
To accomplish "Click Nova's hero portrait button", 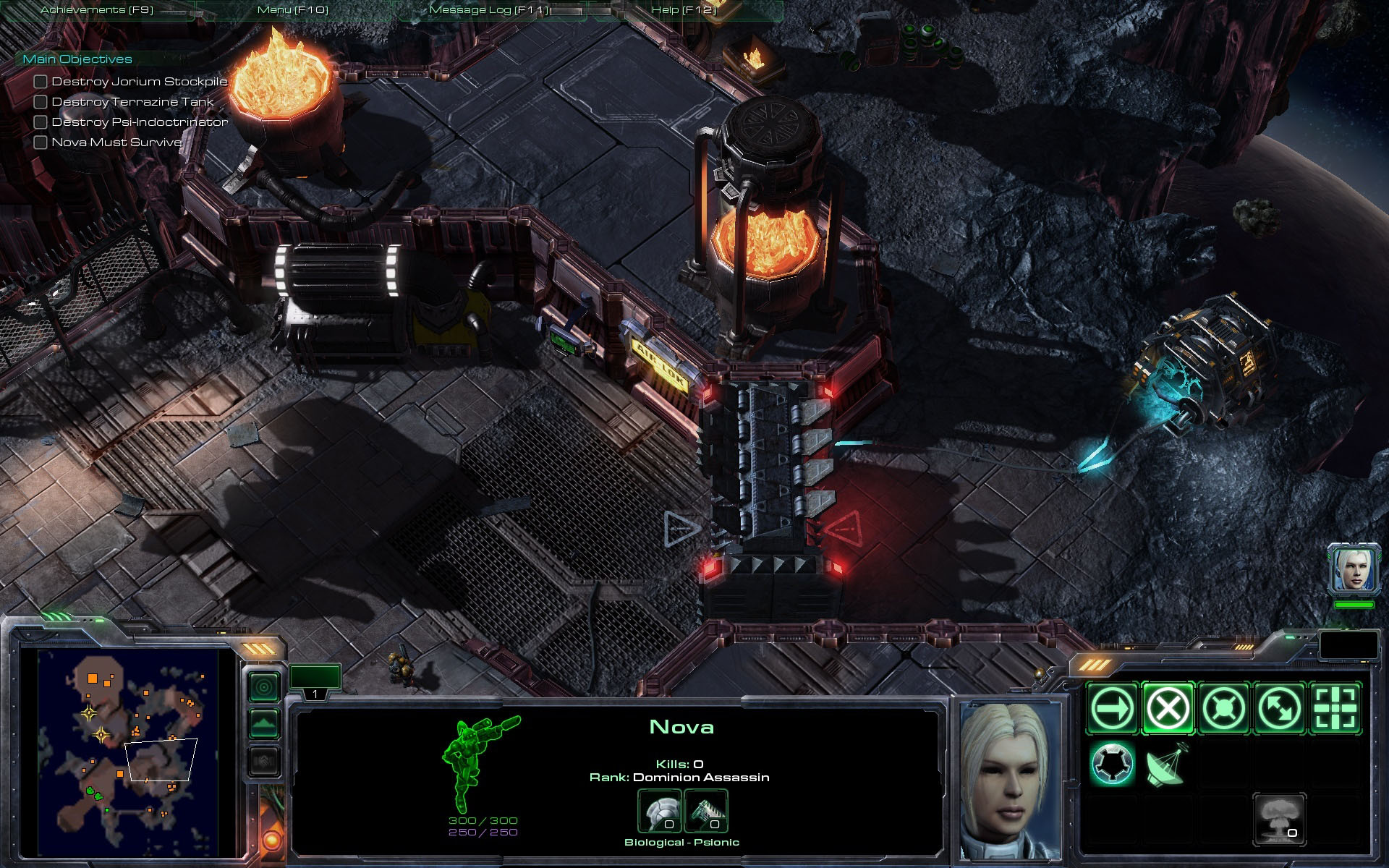I will (1353, 570).
